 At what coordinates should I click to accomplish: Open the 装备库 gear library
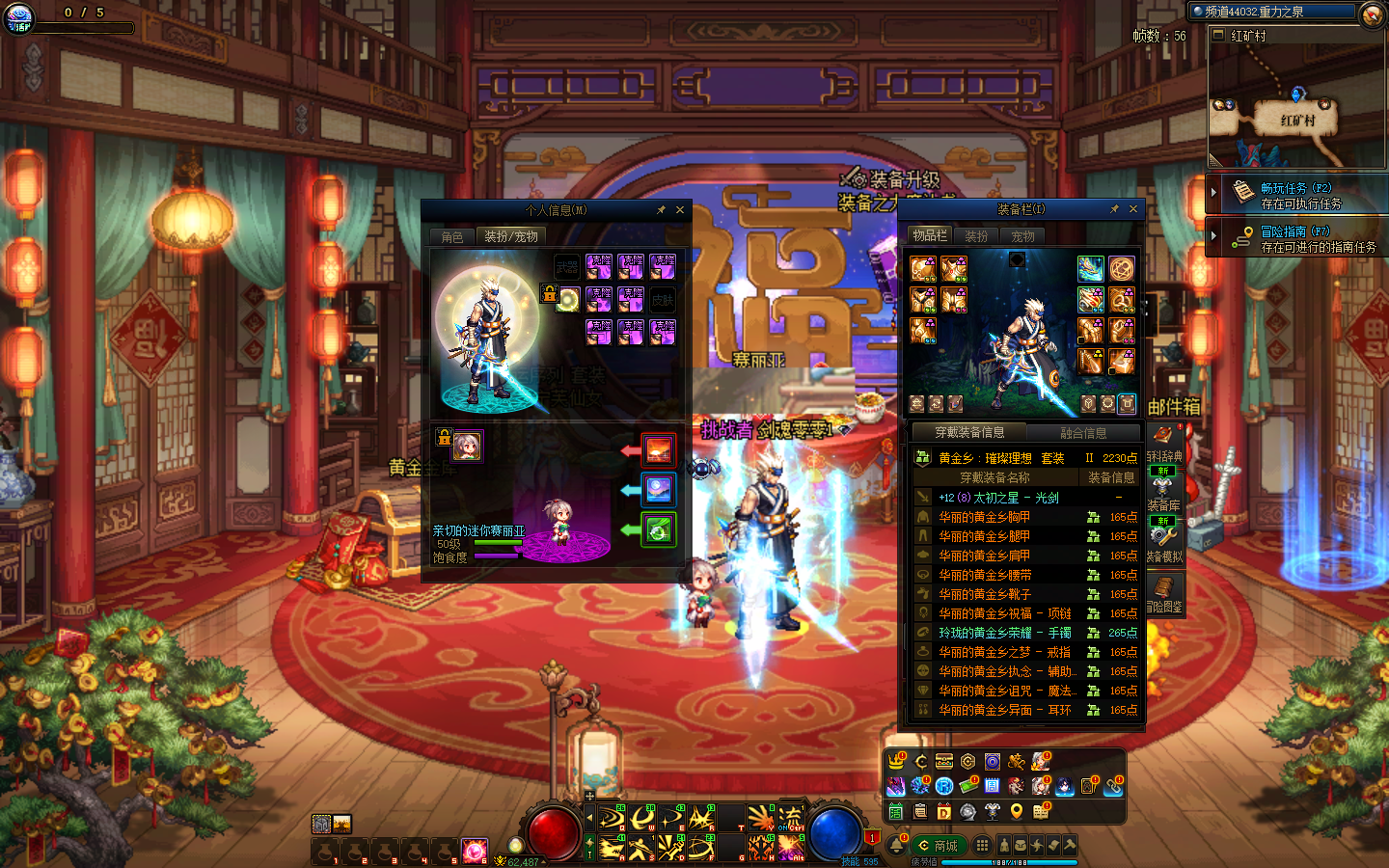click(1163, 491)
